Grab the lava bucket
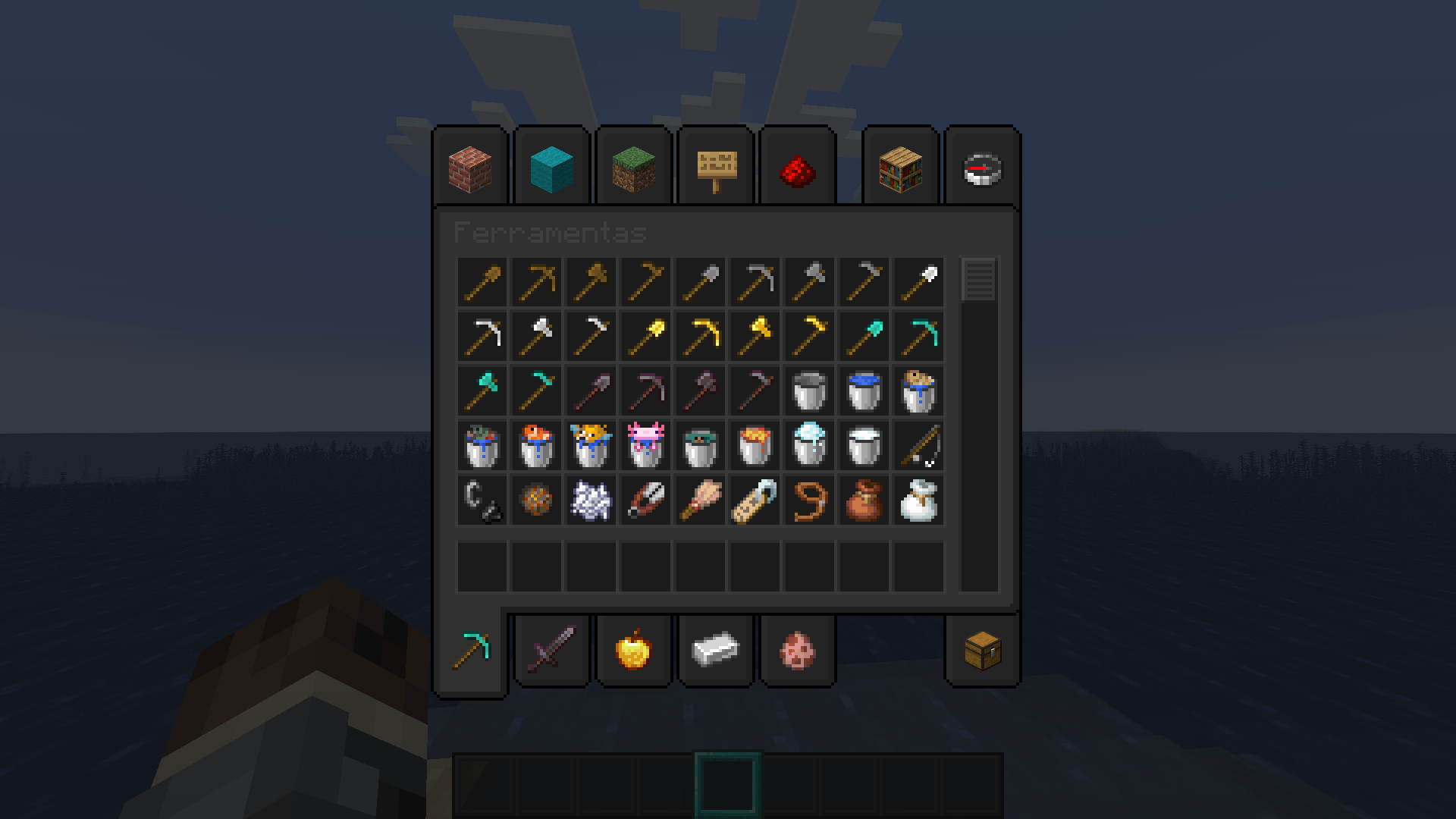The width and height of the screenshot is (1456, 819). 753,446
